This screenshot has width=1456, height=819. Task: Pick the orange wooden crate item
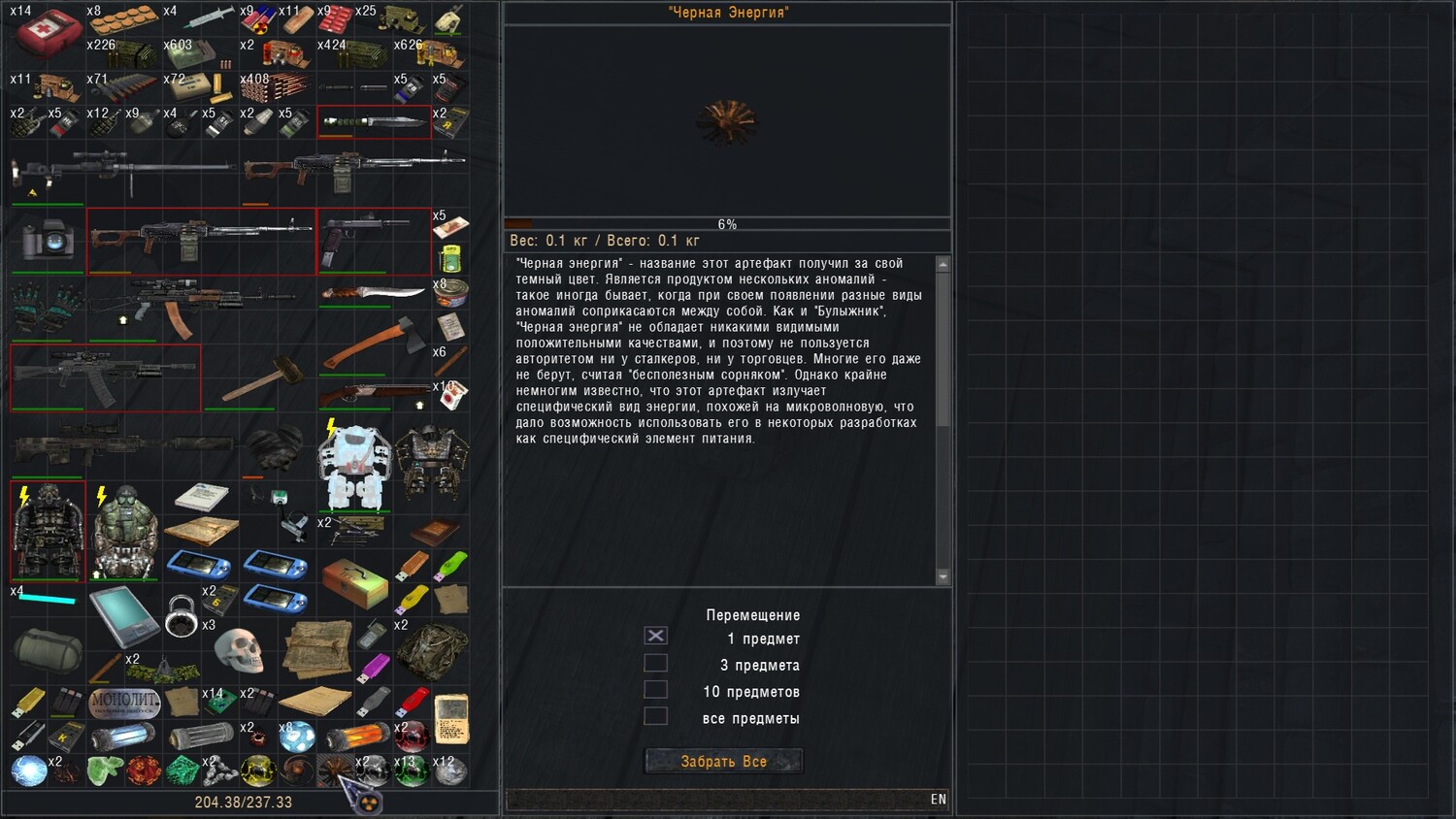coord(354,581)
